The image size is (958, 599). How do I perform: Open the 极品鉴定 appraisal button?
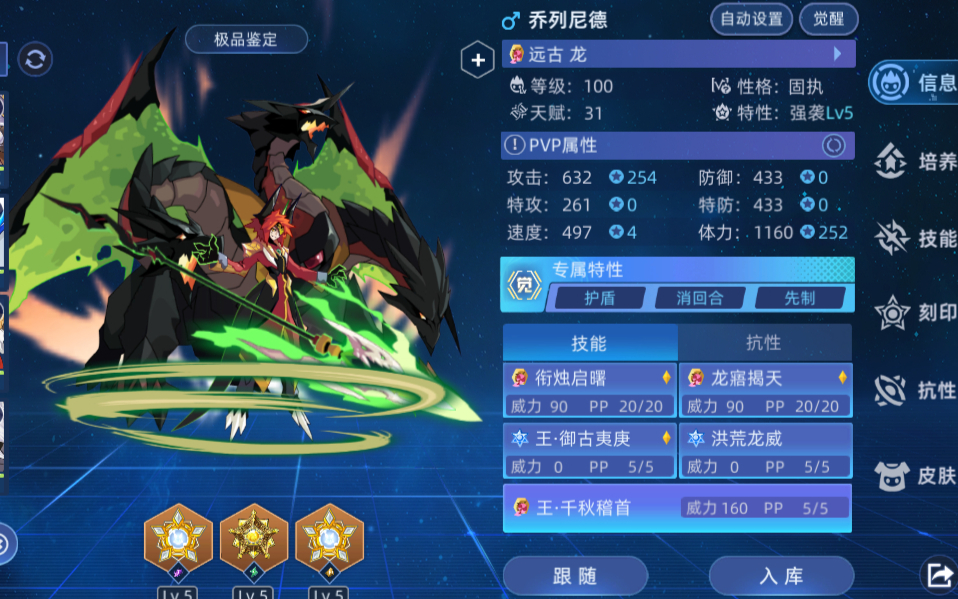point(246,40)
